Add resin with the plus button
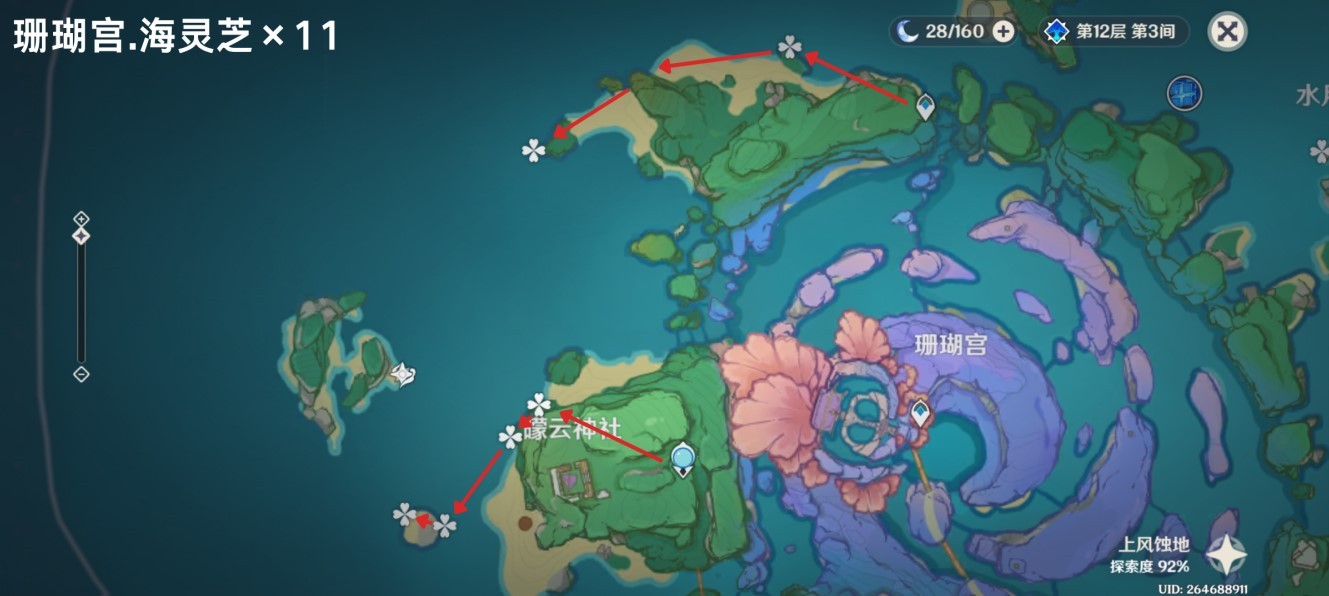The height and width of the screenshot is (596, 1329). point(1002,32)
